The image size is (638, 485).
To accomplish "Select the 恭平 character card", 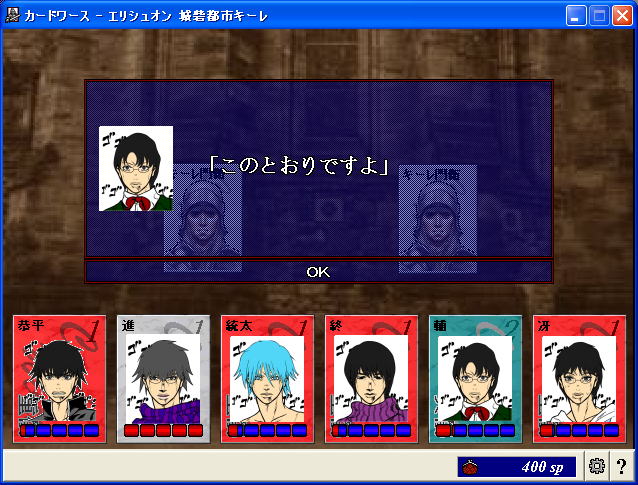I will coord(59,379).
